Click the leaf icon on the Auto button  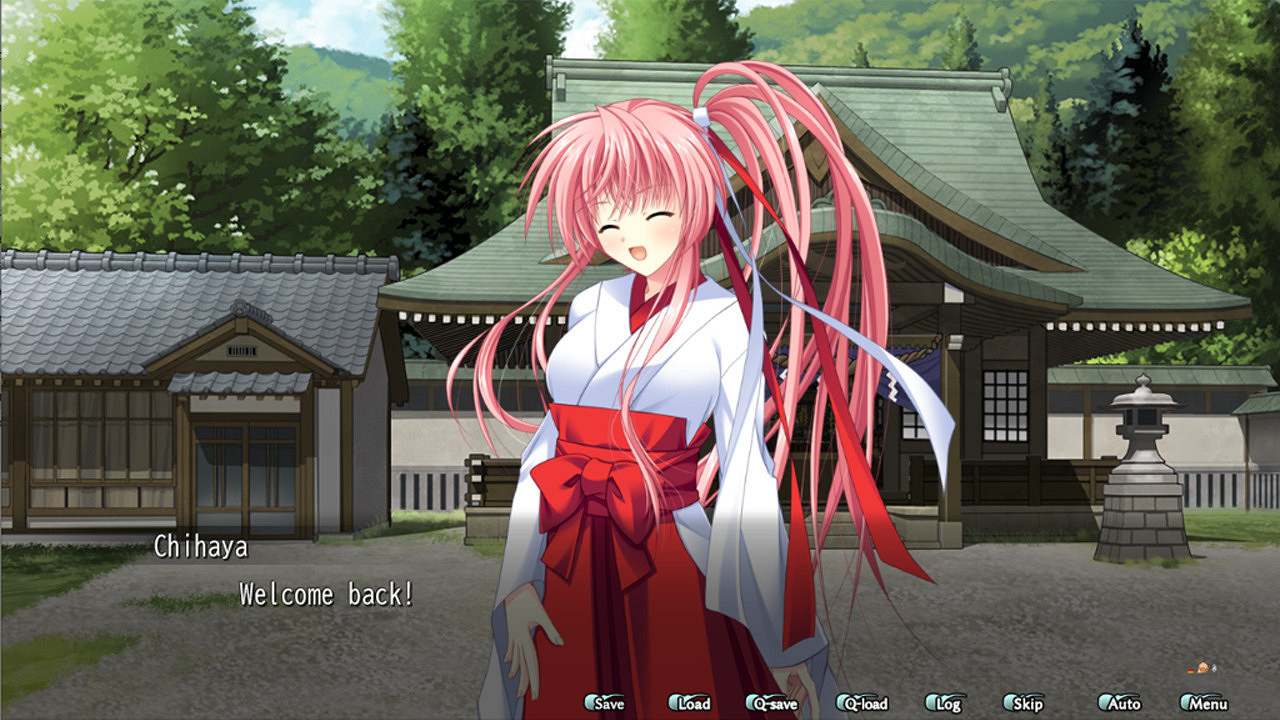pyautogui.click(x=1104, y=703)
